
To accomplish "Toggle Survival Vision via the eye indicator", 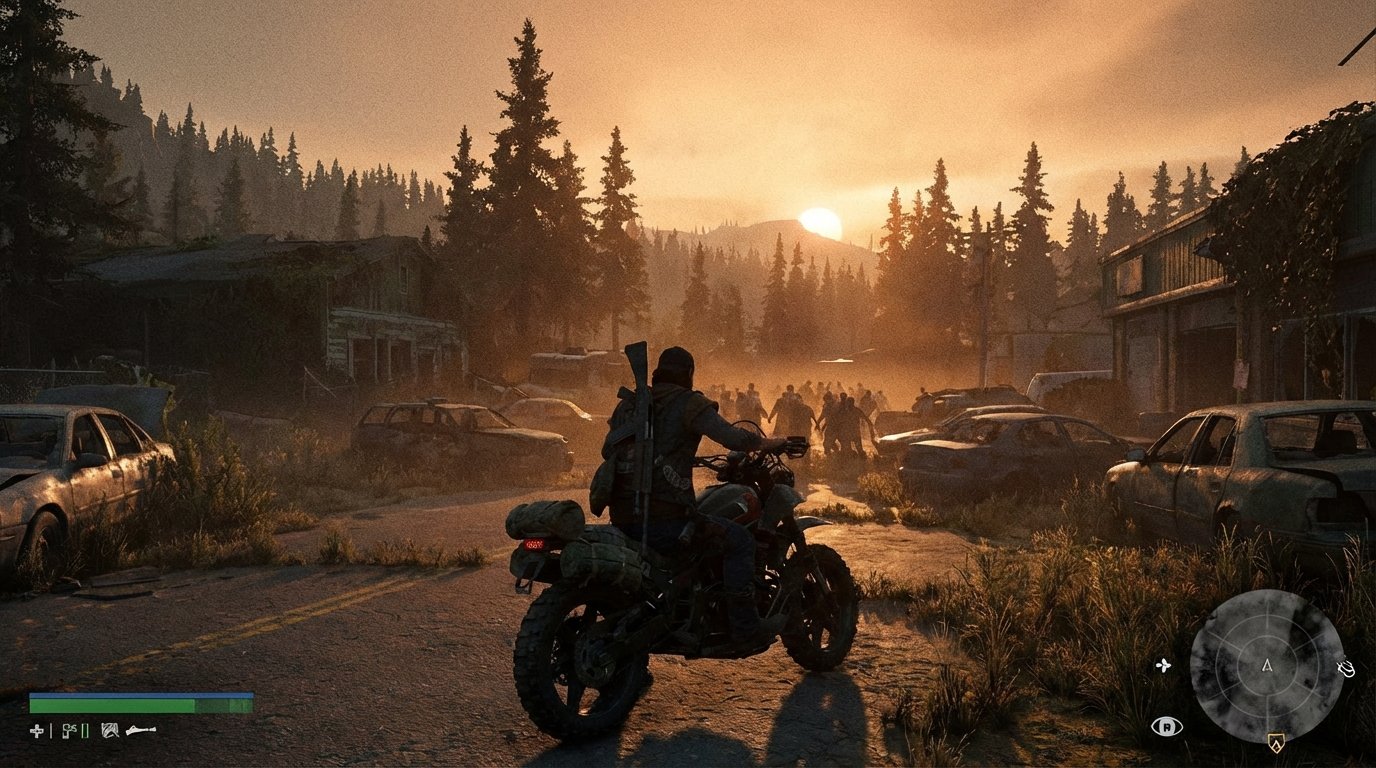I will [1167, 726].
